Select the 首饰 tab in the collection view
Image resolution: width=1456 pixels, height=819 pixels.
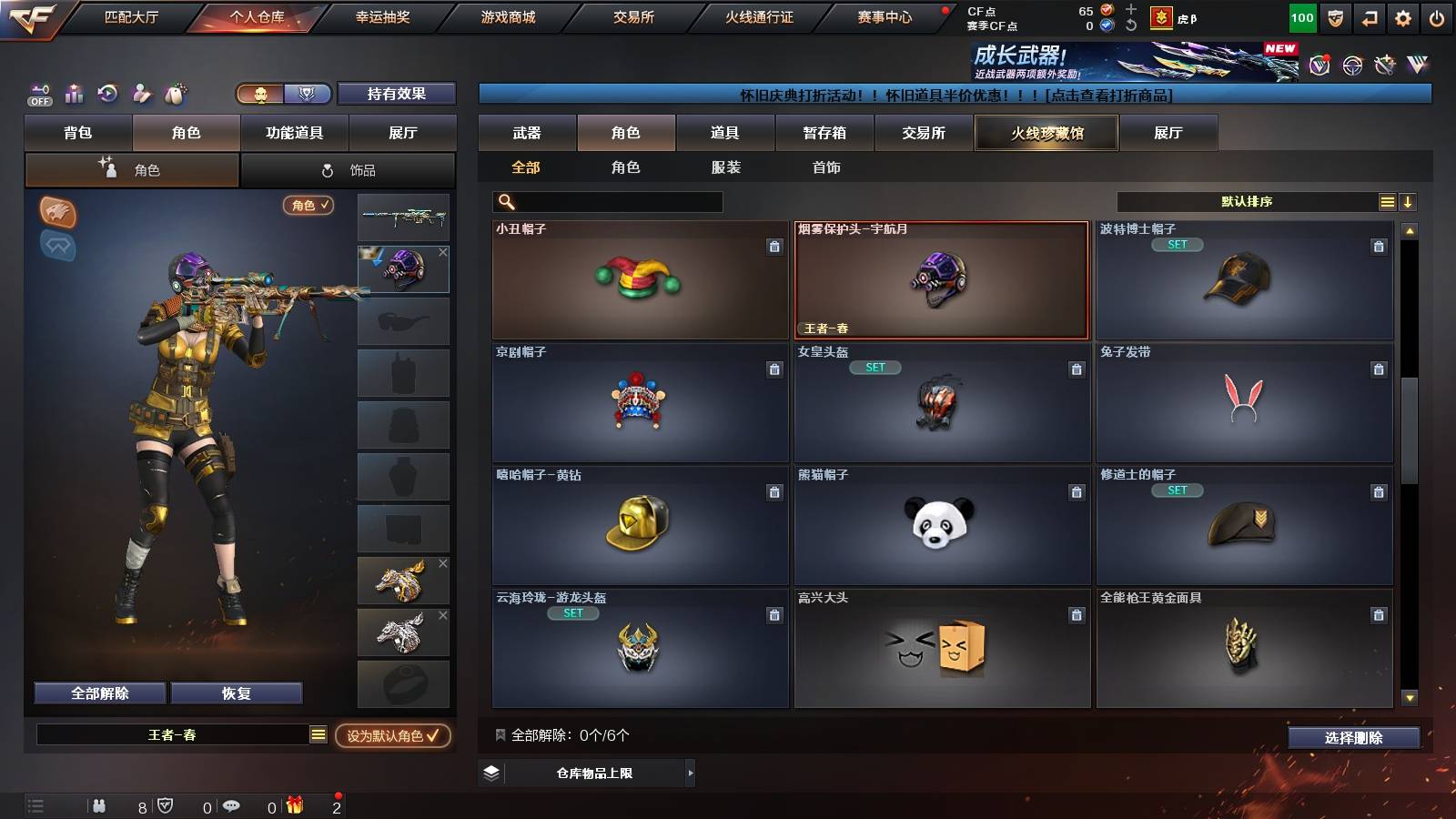tap(824, 167)
